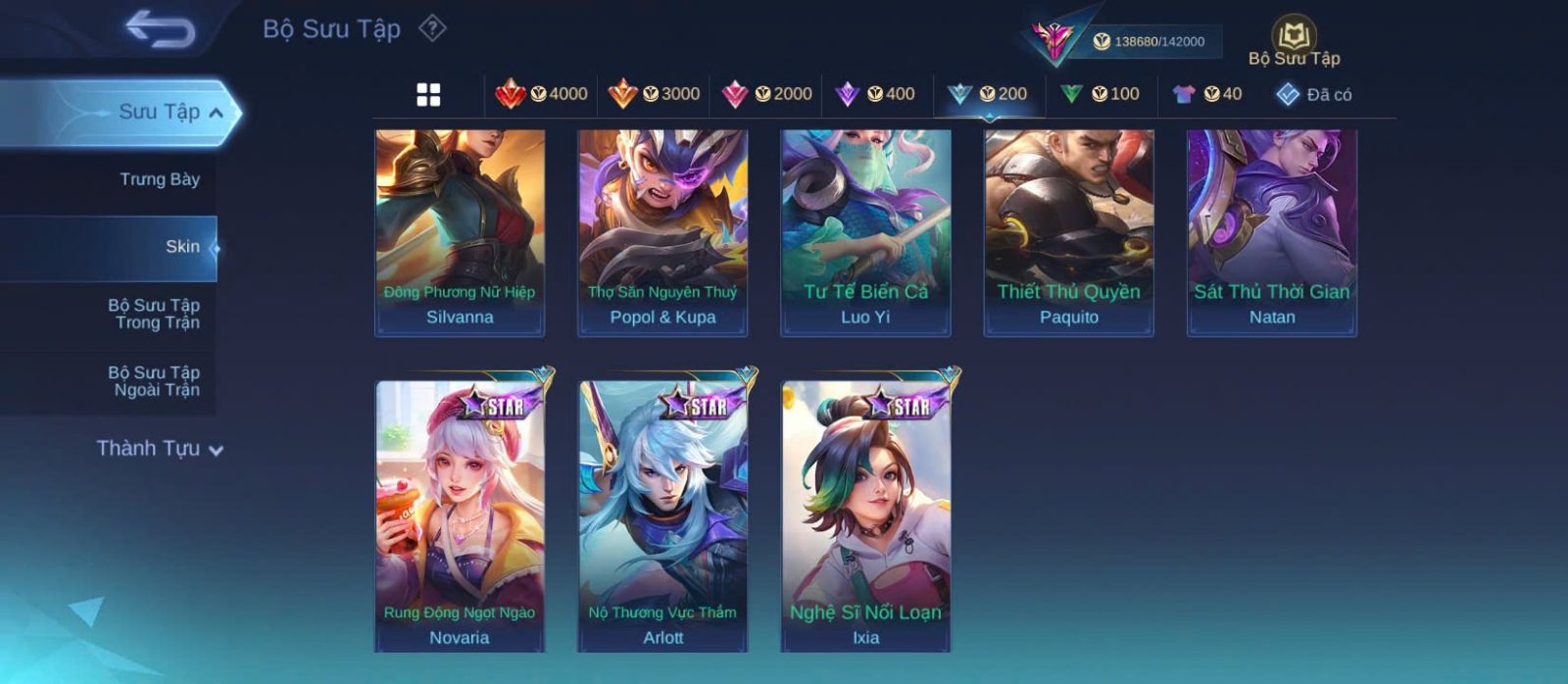This screenshot has height=684, width=1568.
Task: Open Ixia's Nghệ Sĩ Nổi Loạn skin
Action: pyautogui.click(x=865, y=514)
